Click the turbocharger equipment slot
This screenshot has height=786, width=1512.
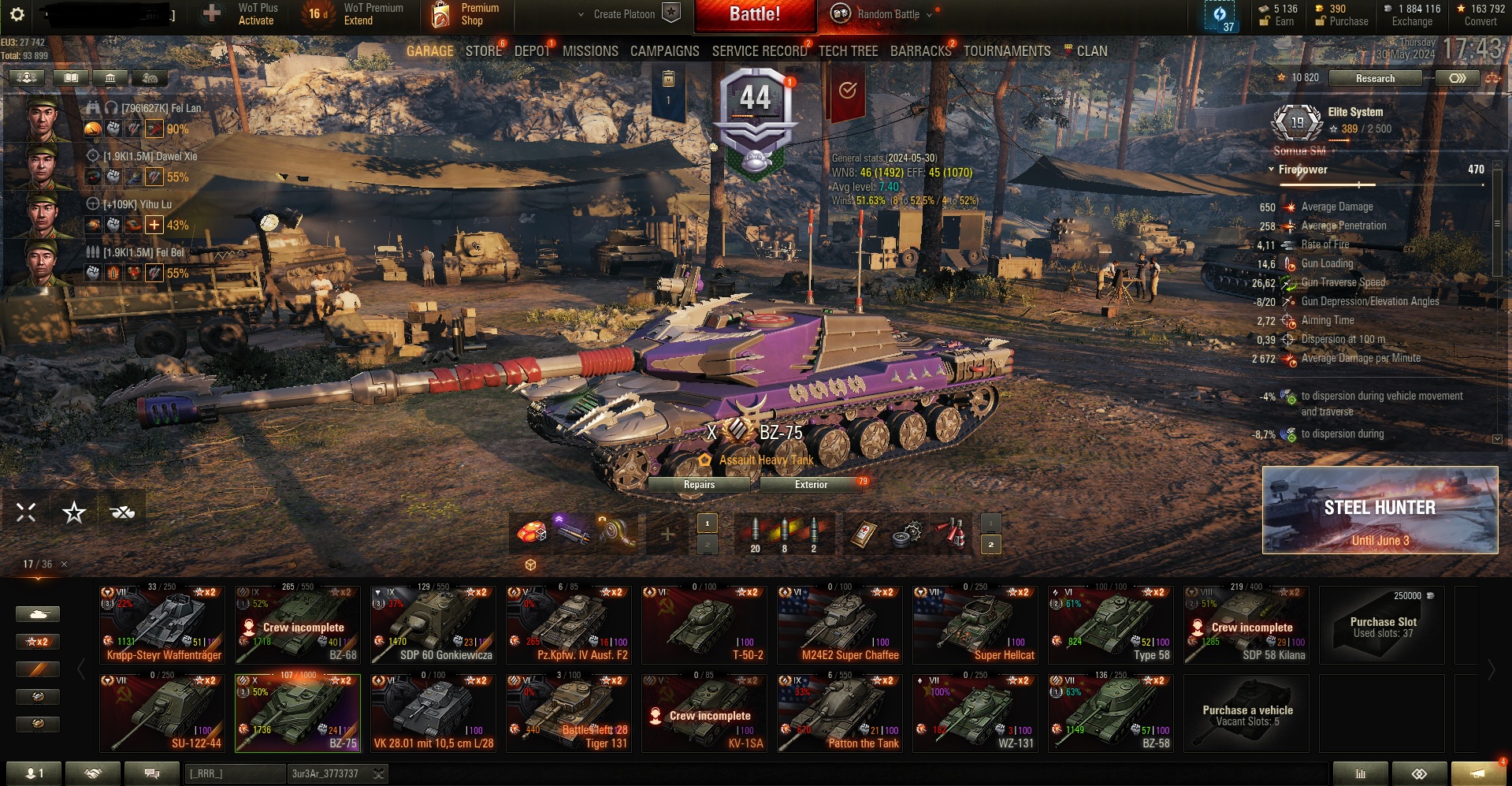coord(614,533)
